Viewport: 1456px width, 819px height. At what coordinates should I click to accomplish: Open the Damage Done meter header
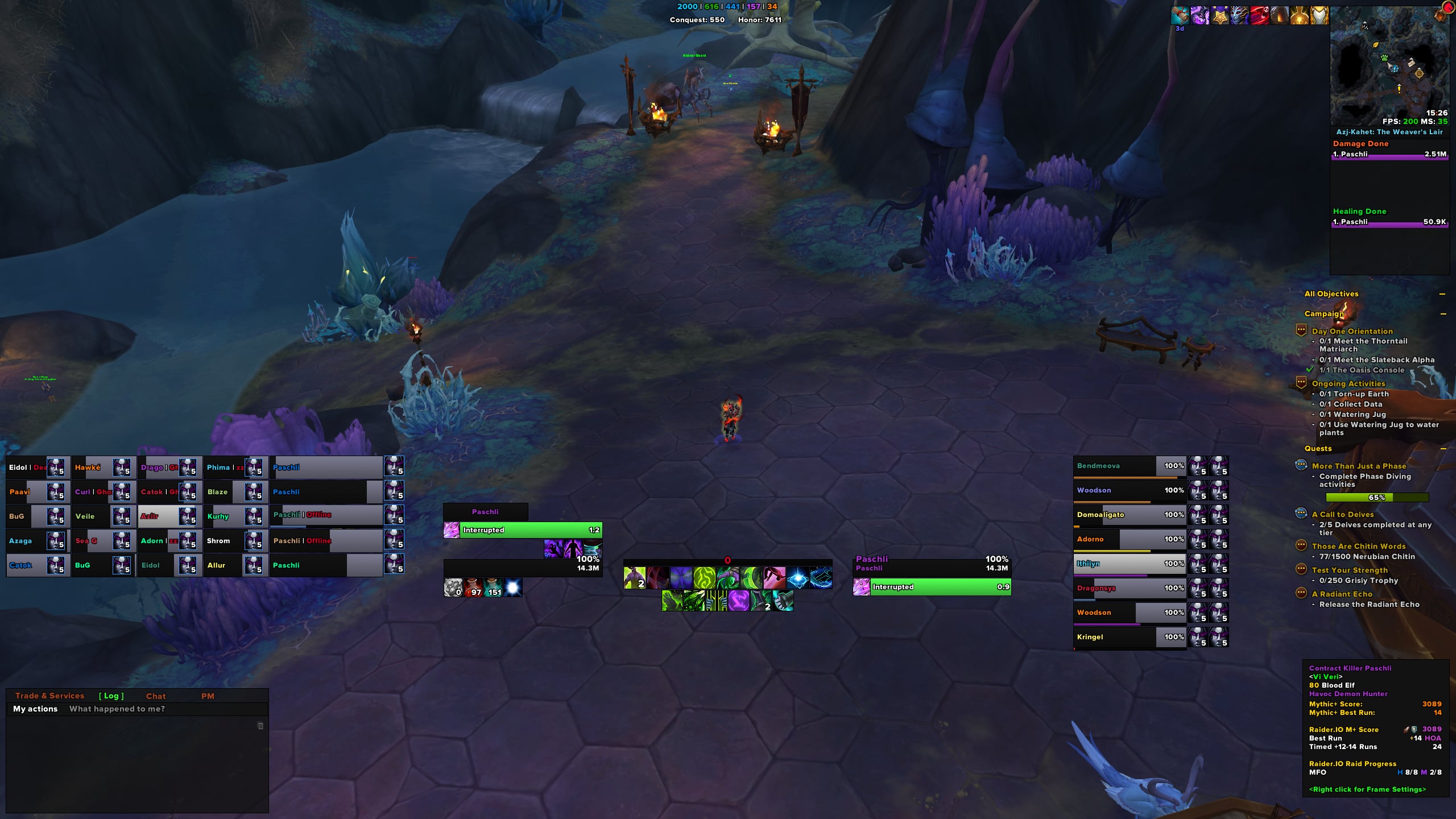pyautogui.click(x=1360, y=144)
